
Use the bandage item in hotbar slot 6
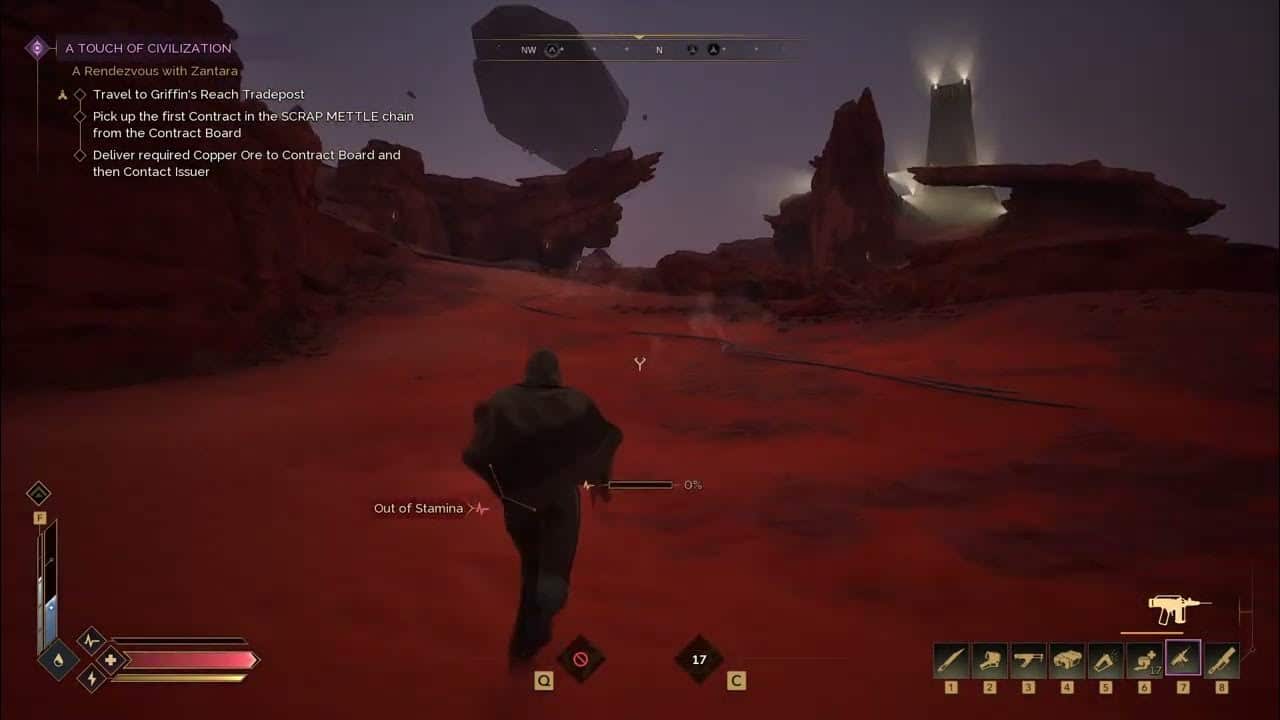click(x=1143, y=657)
